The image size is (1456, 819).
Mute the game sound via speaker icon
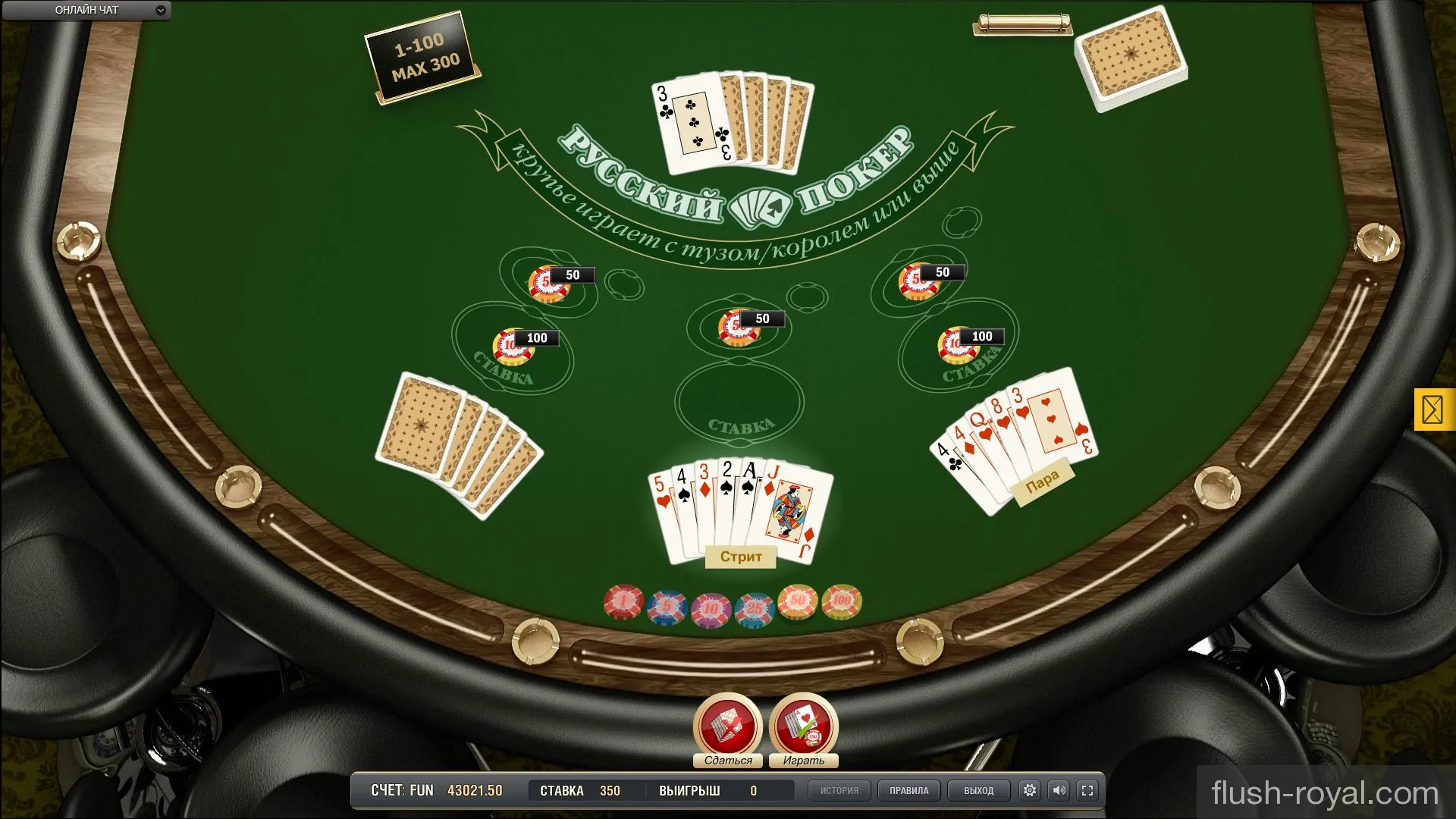[x=1059, y=790]
